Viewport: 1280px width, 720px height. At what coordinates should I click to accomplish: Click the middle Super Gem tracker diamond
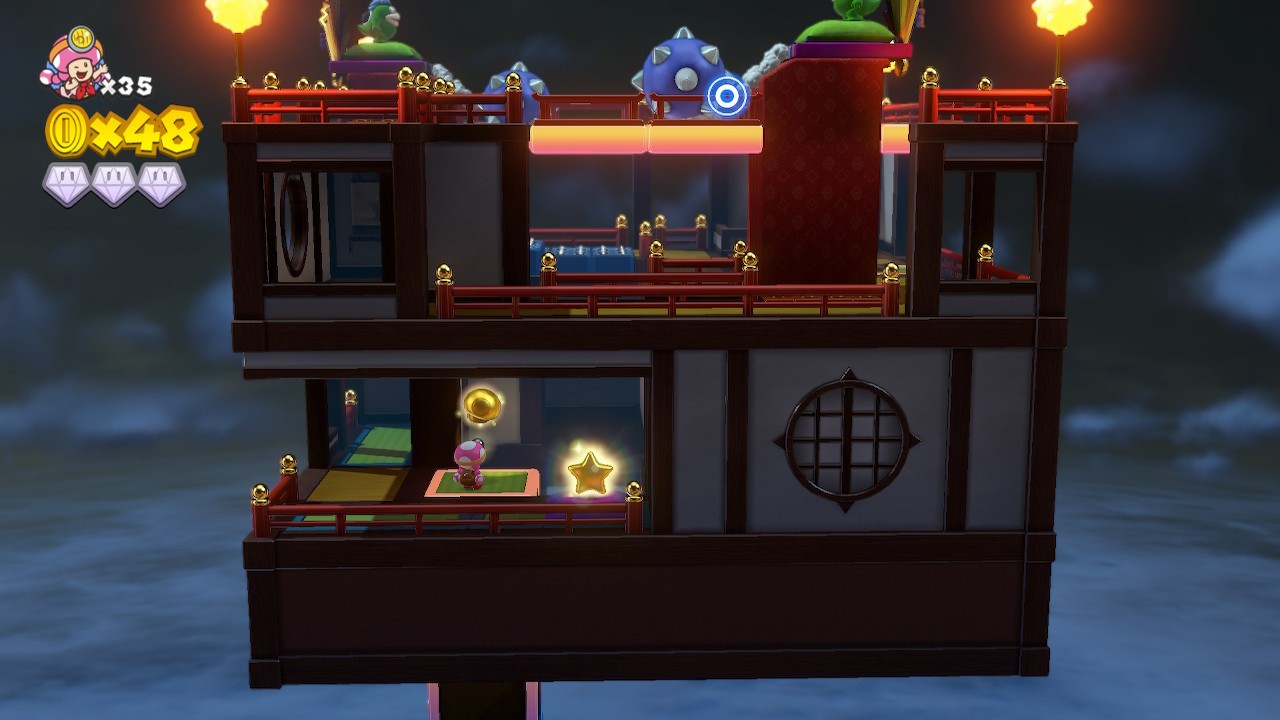(x=113, y=182)
